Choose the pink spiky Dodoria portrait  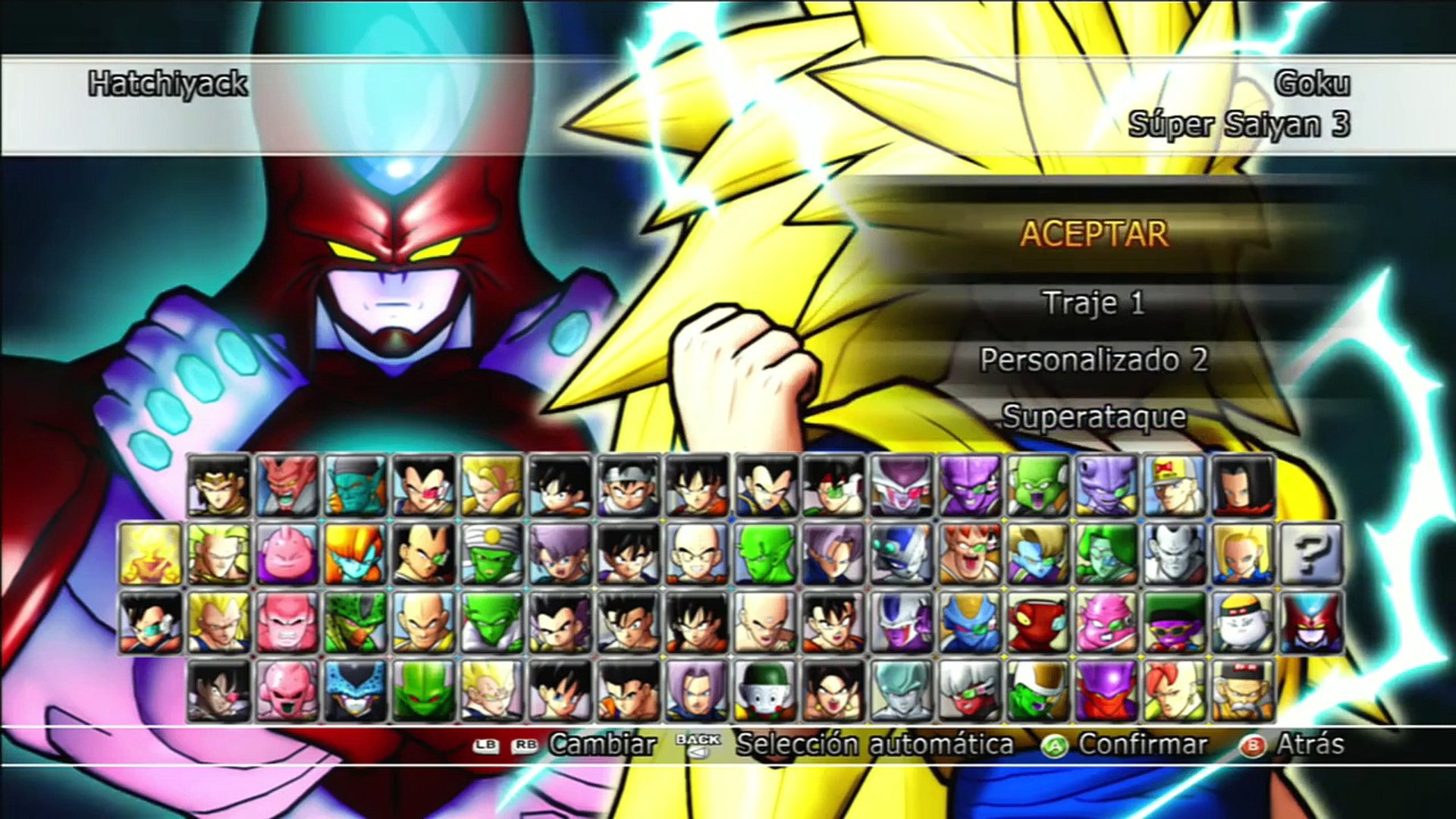pos(1106,623)
